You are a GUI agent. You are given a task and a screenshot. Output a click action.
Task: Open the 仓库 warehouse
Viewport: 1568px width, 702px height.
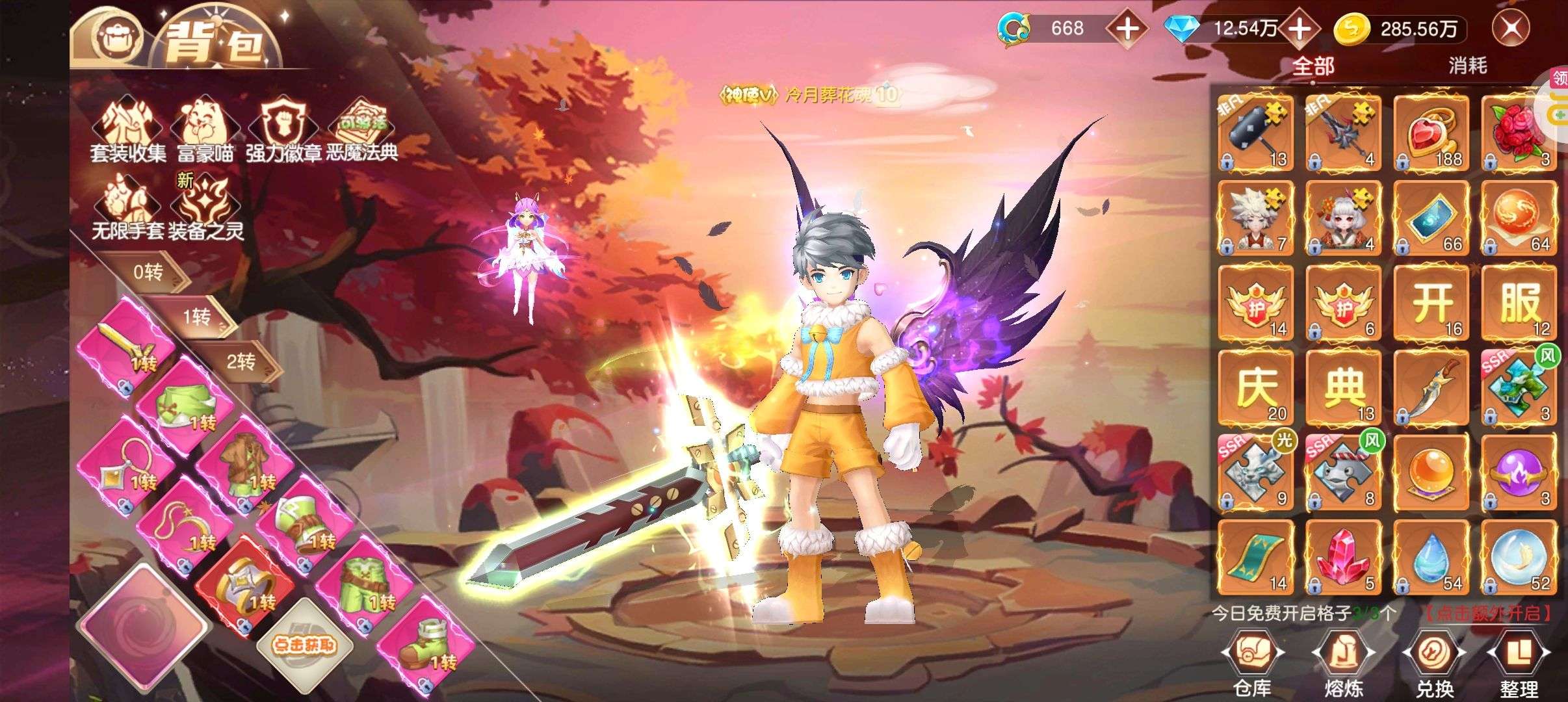coord(1252,663)
